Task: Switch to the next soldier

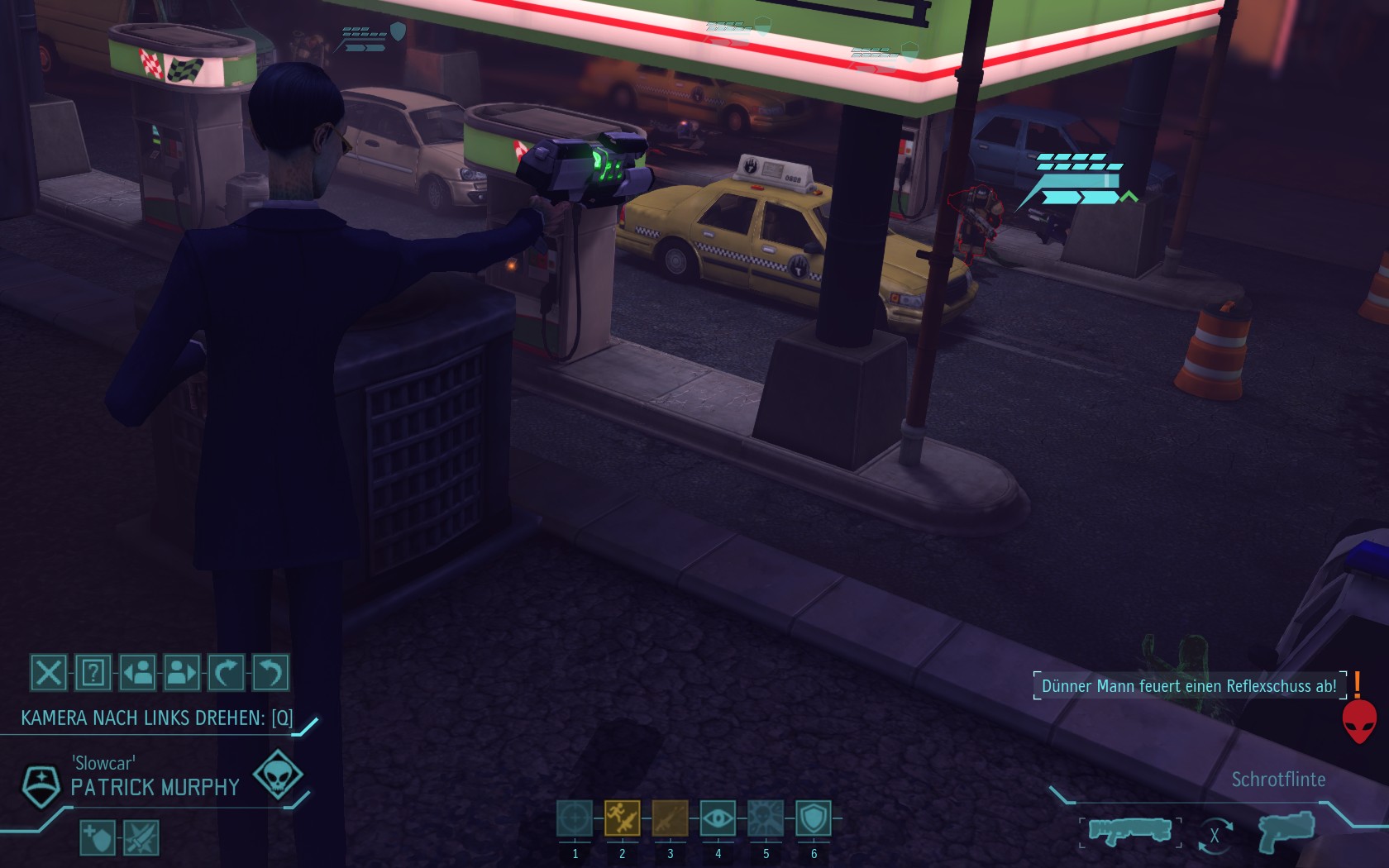Action: [x=182, y=673]
